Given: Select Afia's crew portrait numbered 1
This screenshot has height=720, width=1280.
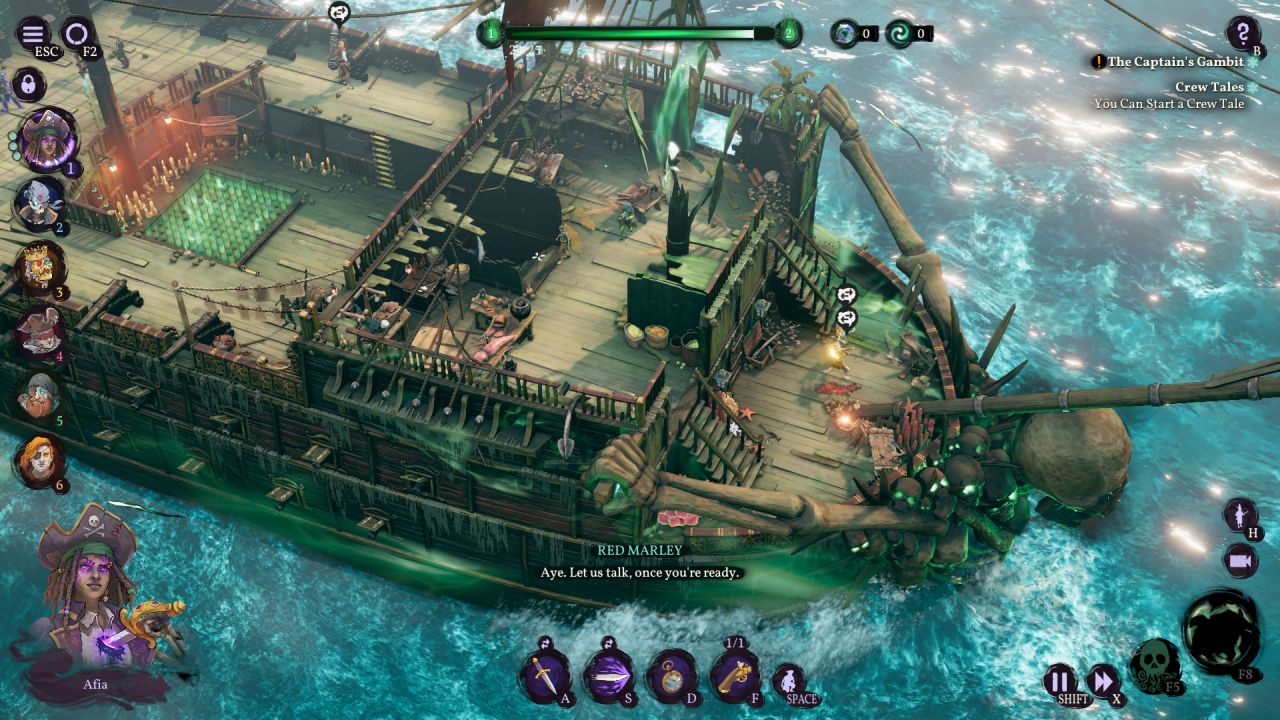Looking at the screenshot, I should tap(46, 140).
